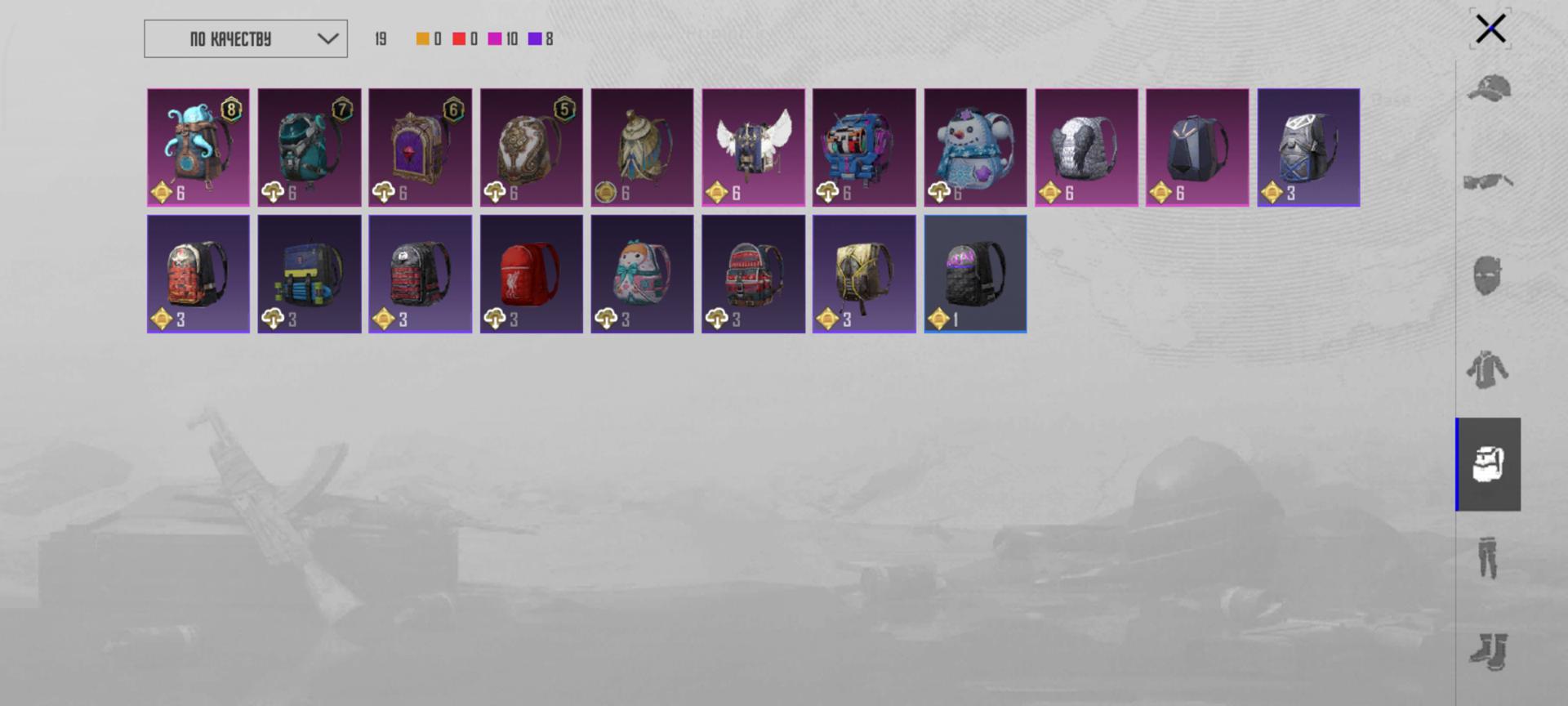Select the snowman backpack

click(x=975, y=147)
